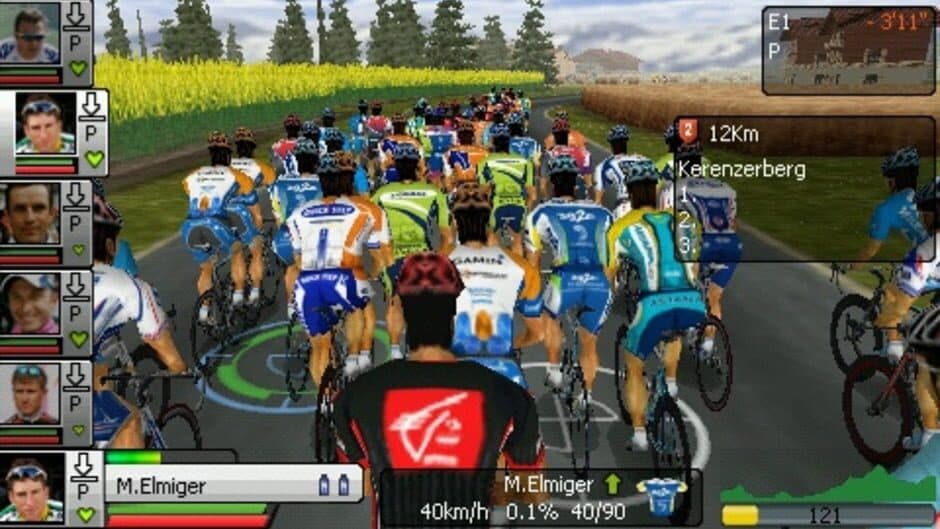
Task: Open the Kerenzerberg climb info panel
Action: coord(805,188)
